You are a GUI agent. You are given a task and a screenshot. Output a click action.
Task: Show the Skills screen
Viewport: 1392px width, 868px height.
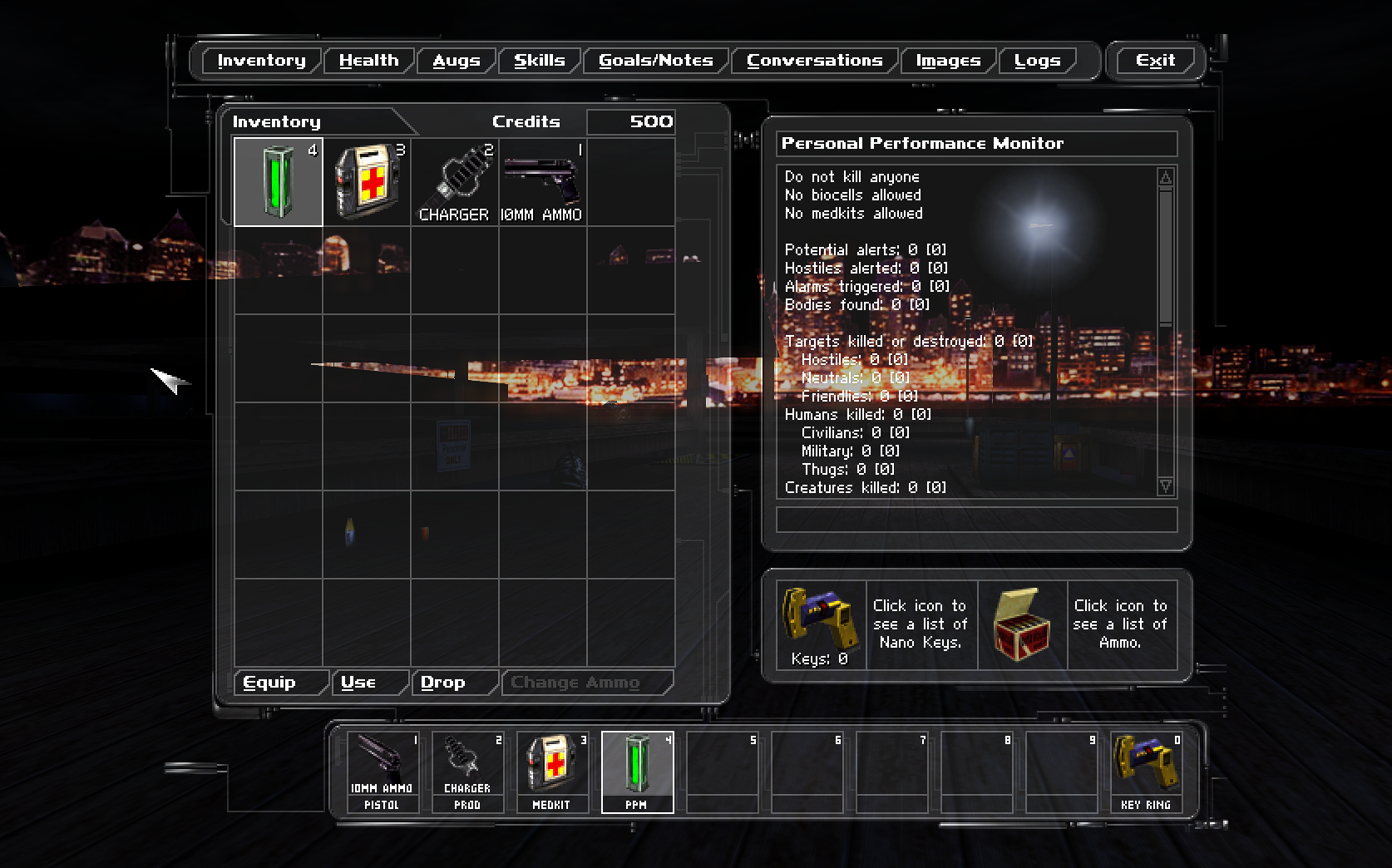[539, 61]
